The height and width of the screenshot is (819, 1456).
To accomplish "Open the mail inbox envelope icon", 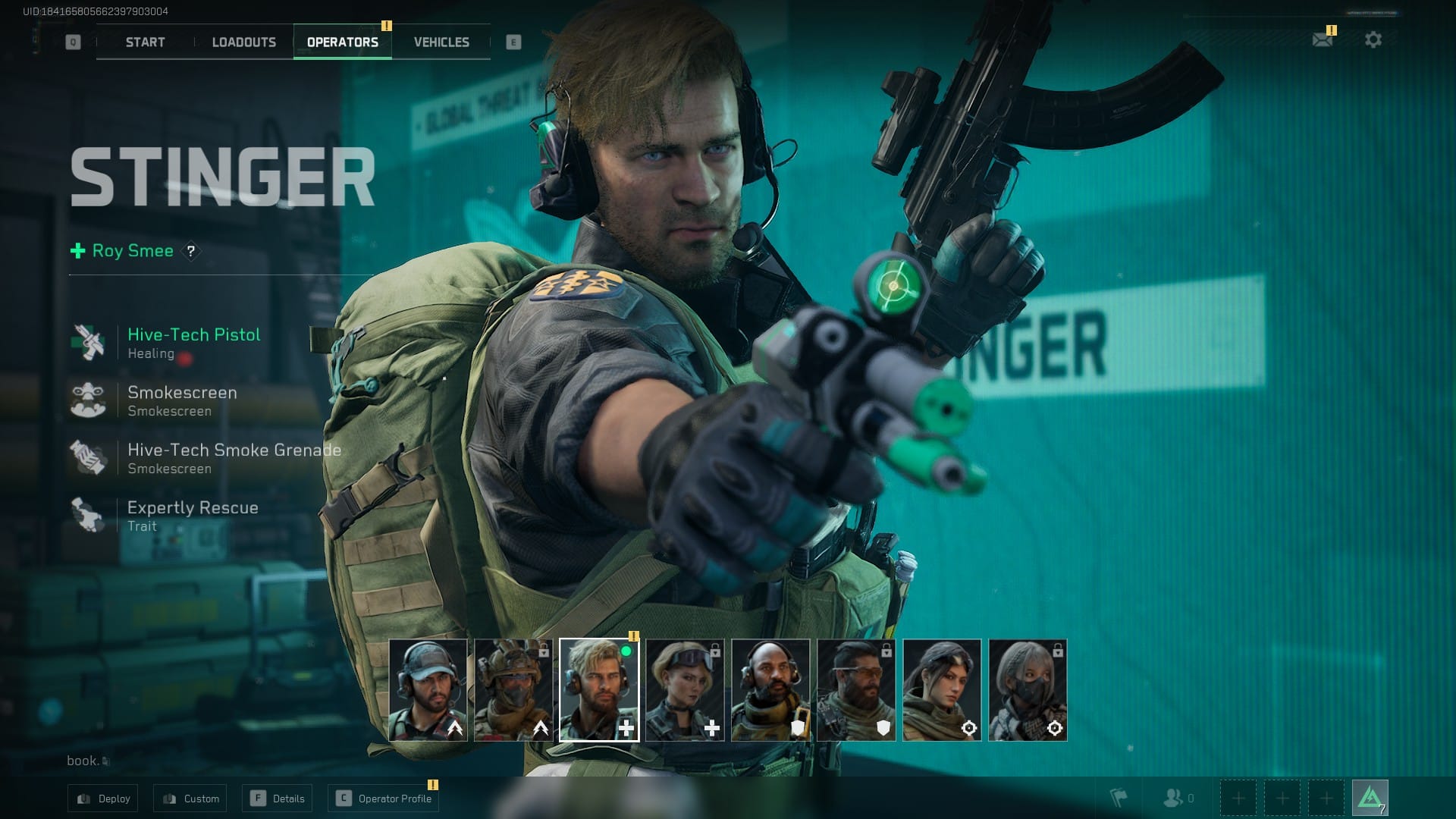I will [1322, 39].
